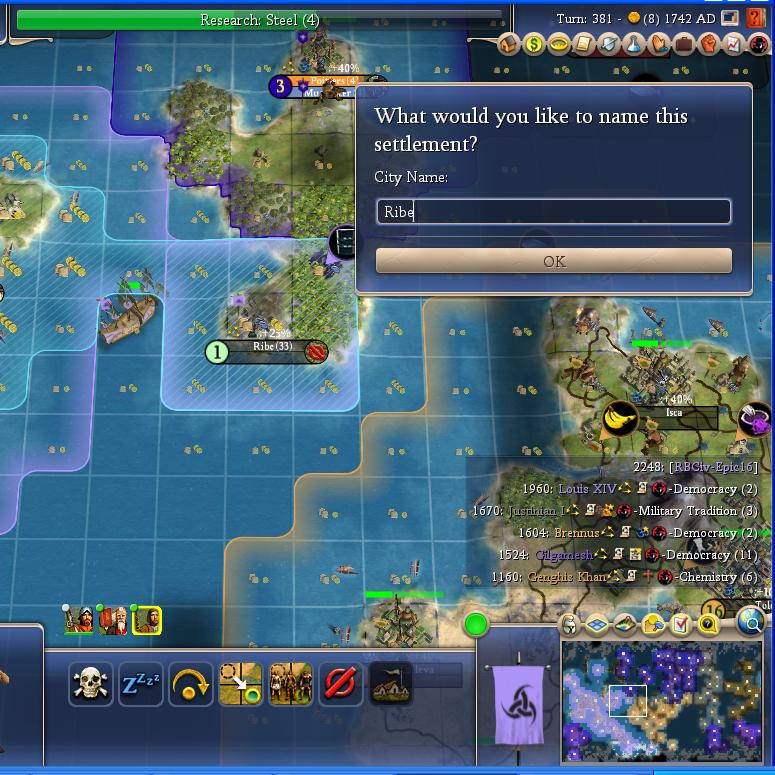Open the domestic advisor house icon
The image size is (775, 775).
509,45
